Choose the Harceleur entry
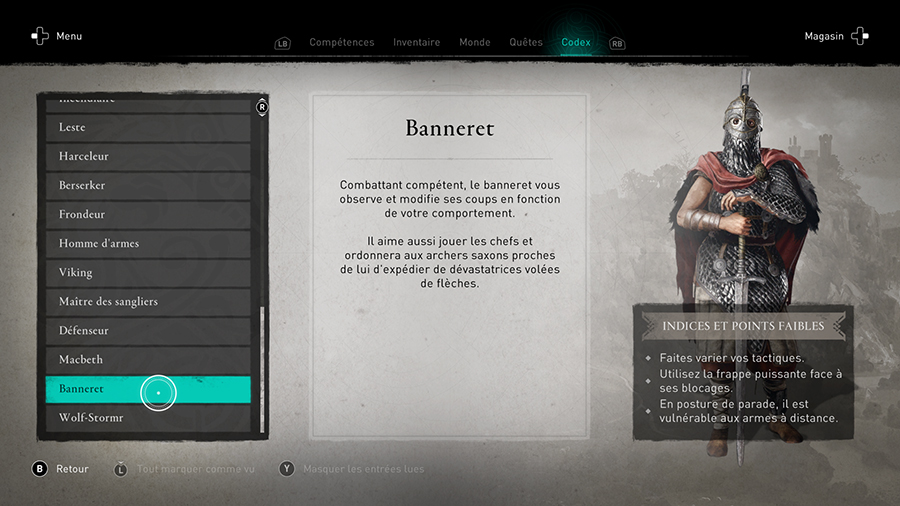Image resolution: width=900 pixels, height=506 pixels. pos(148,157)
